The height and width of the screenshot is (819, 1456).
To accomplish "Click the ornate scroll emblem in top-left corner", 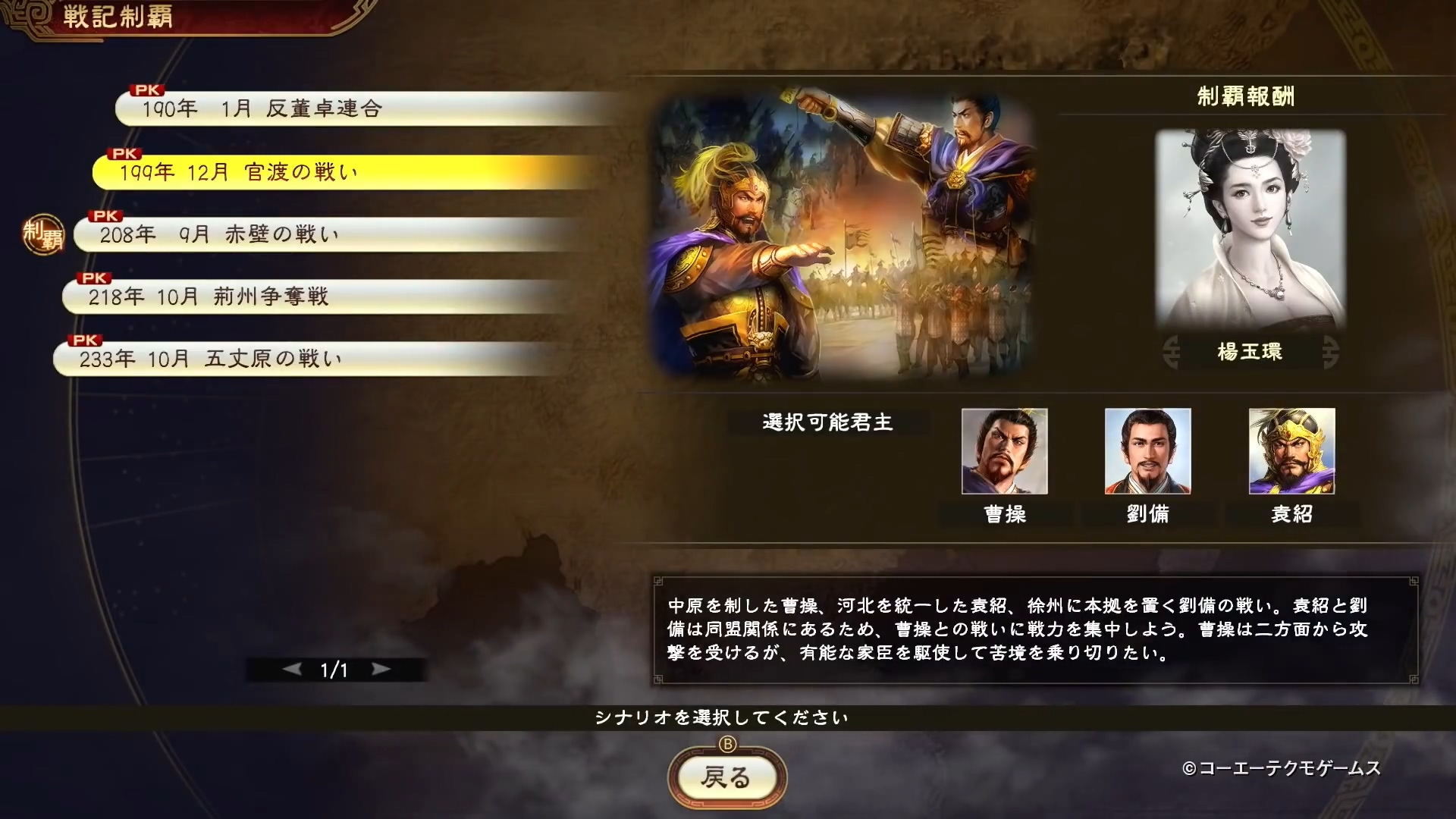I will pyautogui.click(x=30, y=15).
